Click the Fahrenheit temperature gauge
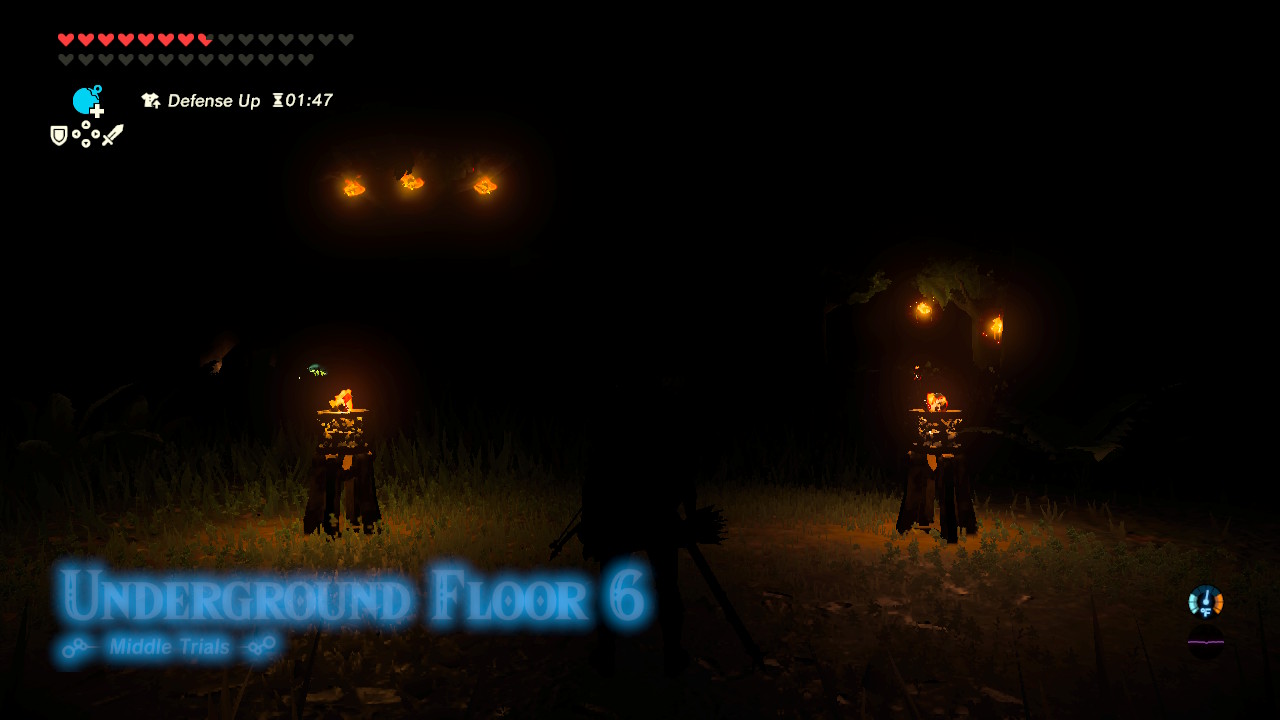Screen dimensions: 1280x720 [x=1205, y=601]
